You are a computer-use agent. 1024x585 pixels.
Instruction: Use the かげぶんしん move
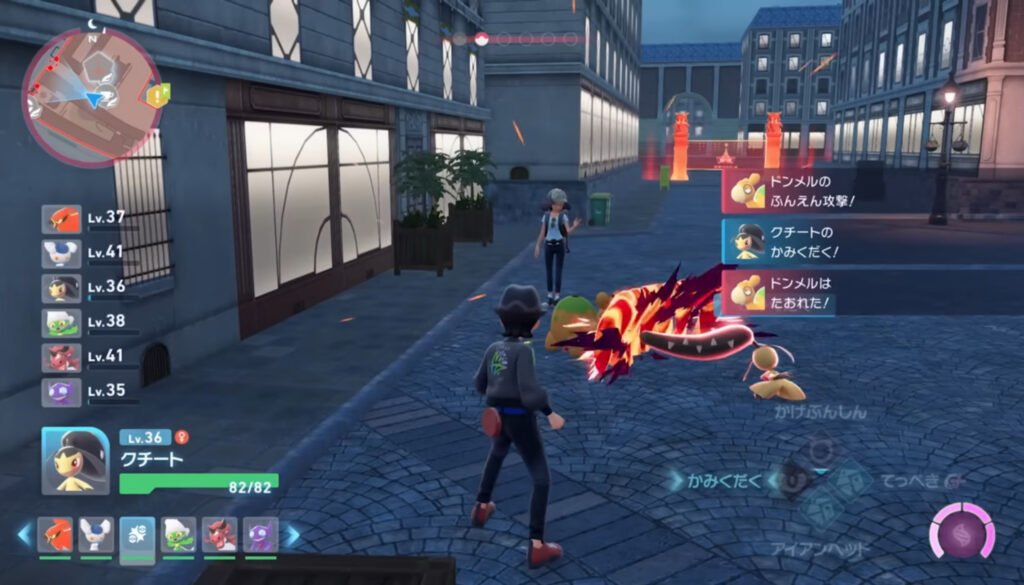[820, 412]
